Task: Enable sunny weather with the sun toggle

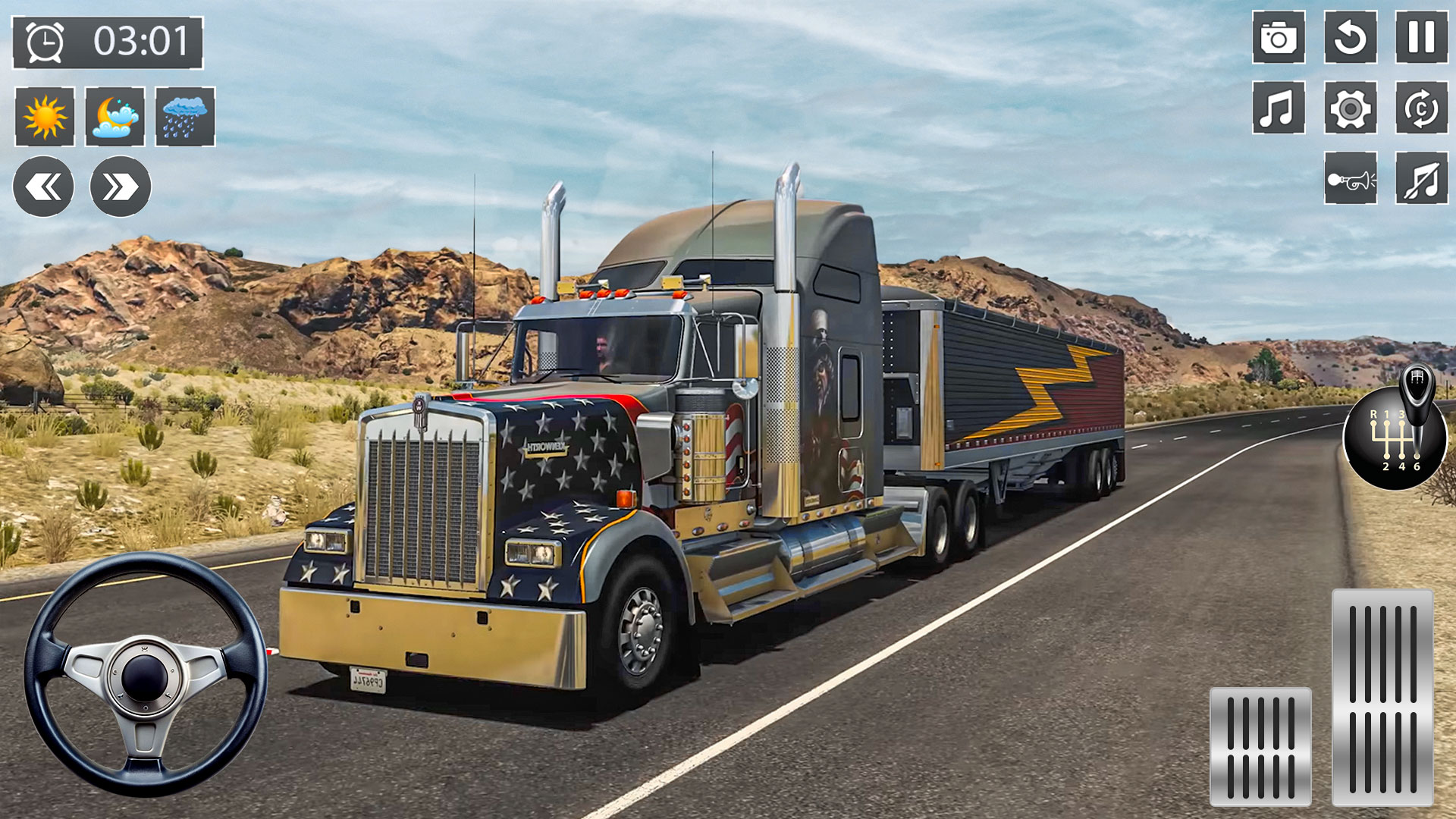Action: pyautogui.click(x=44, y=118)
